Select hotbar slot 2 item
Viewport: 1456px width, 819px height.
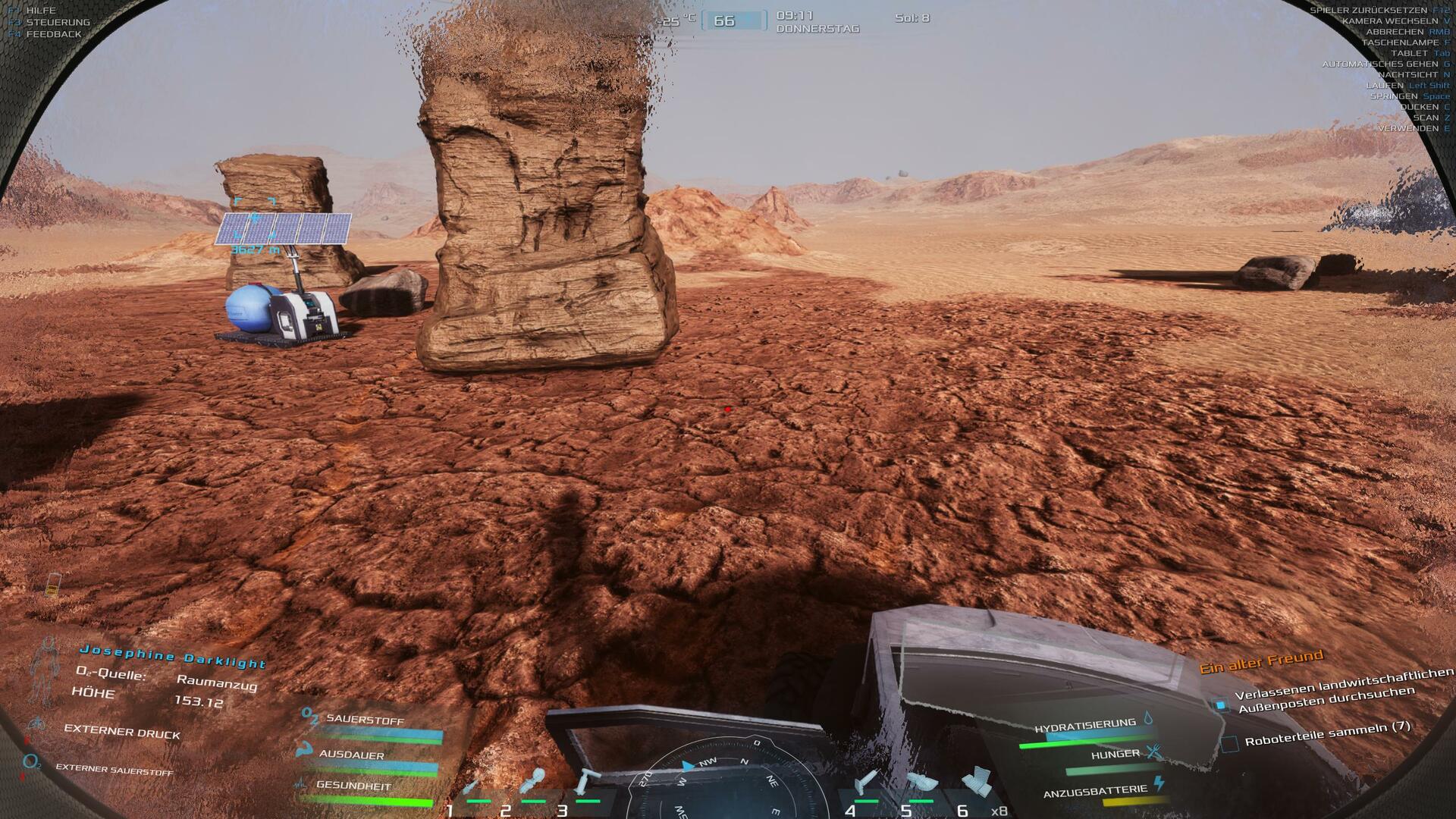532,783
